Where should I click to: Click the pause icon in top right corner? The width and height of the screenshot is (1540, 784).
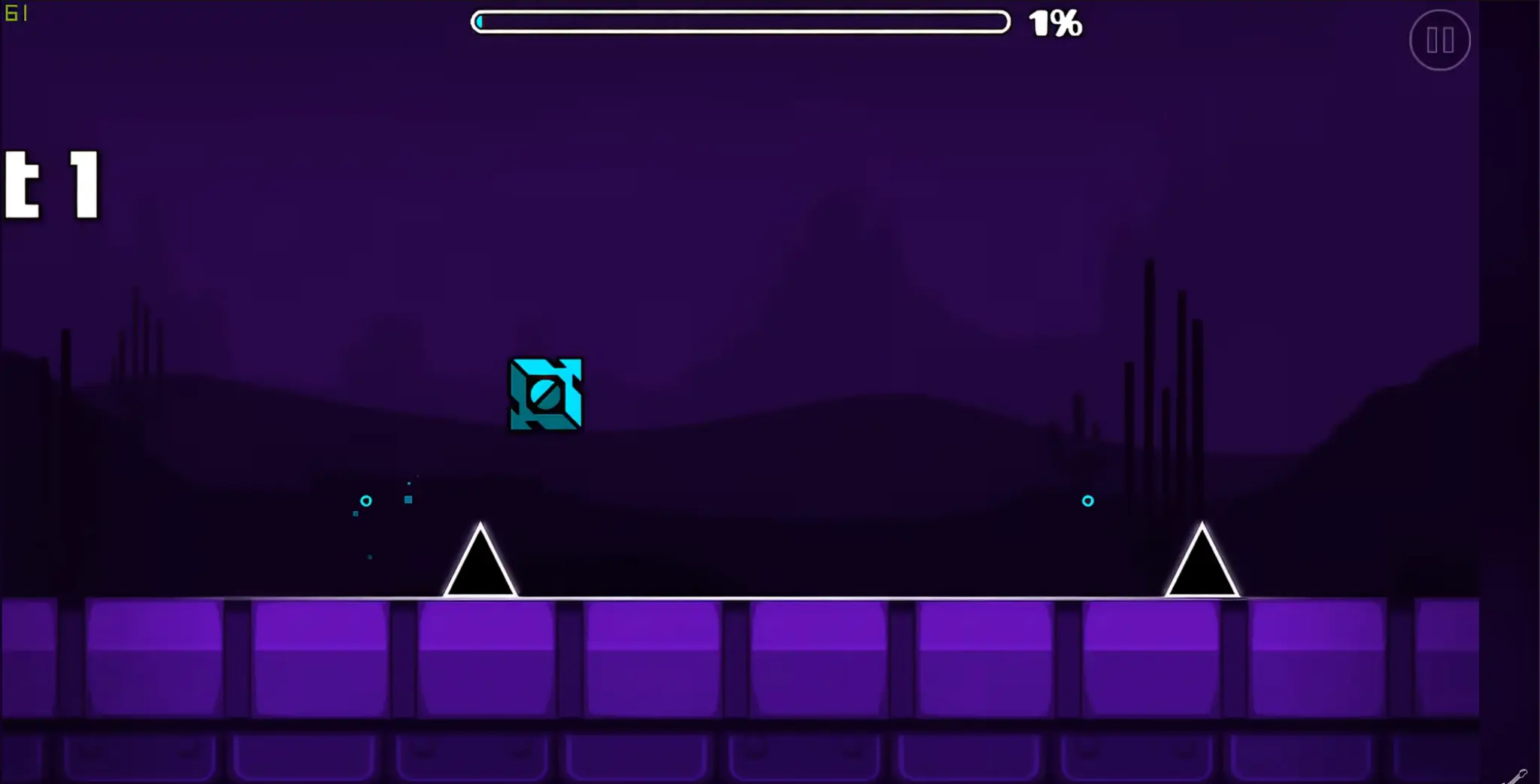tap(1440, 40)
